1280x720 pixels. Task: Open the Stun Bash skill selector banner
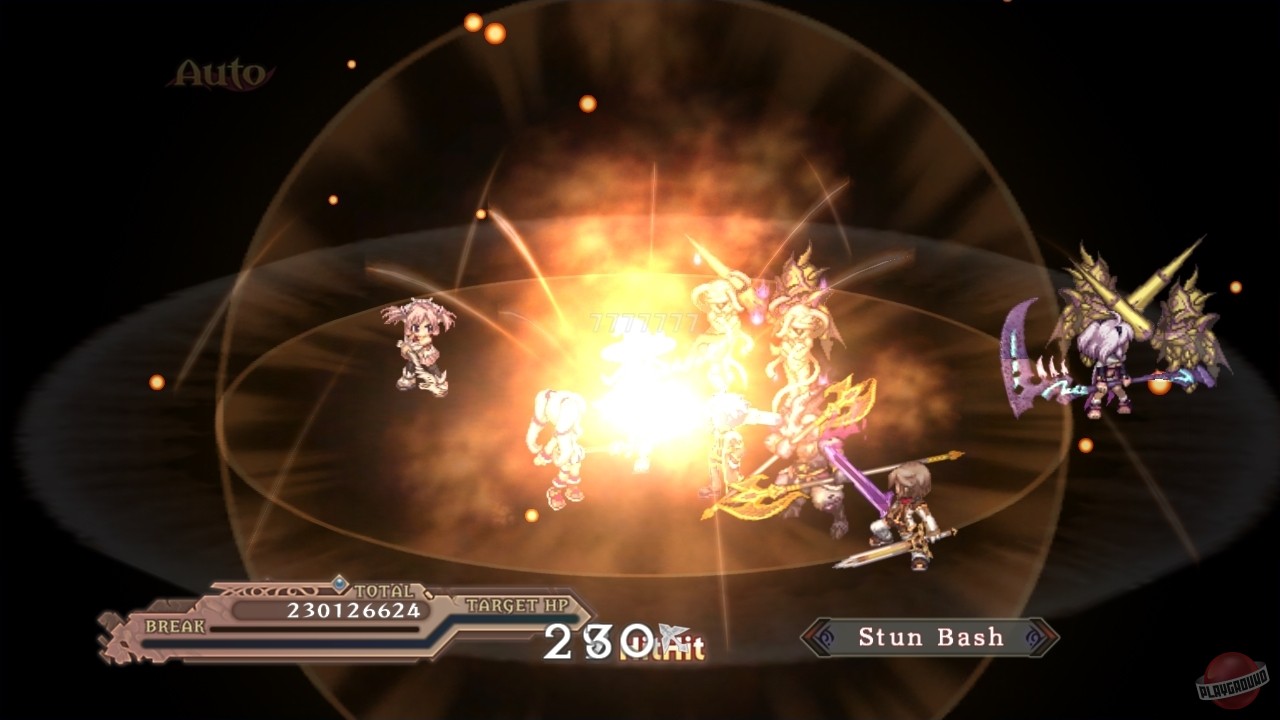point(928,637)
